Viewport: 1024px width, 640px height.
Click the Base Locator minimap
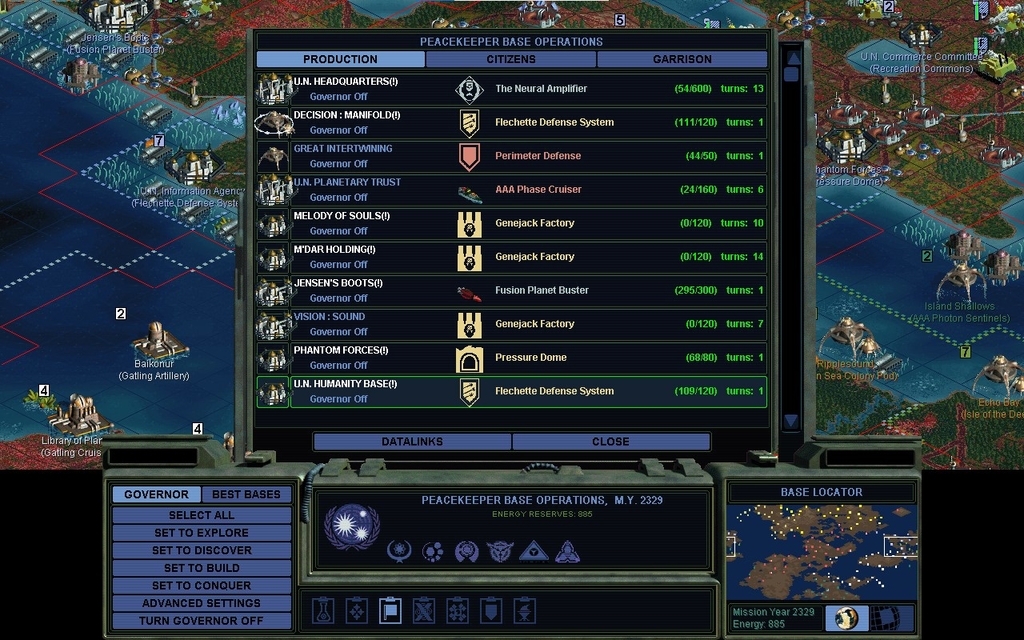click(821, 551)
